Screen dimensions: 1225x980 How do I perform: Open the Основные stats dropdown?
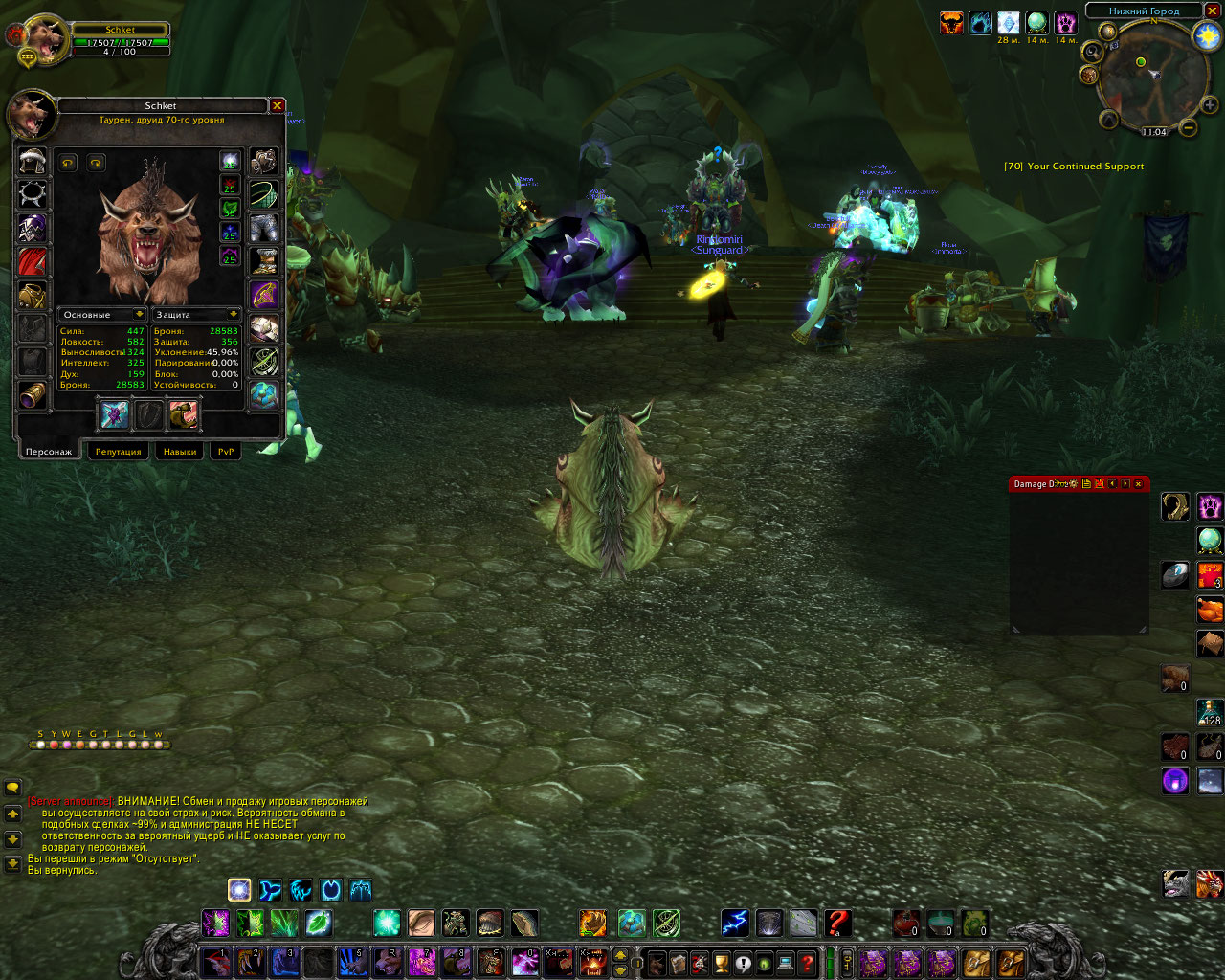tap(140, 315)
